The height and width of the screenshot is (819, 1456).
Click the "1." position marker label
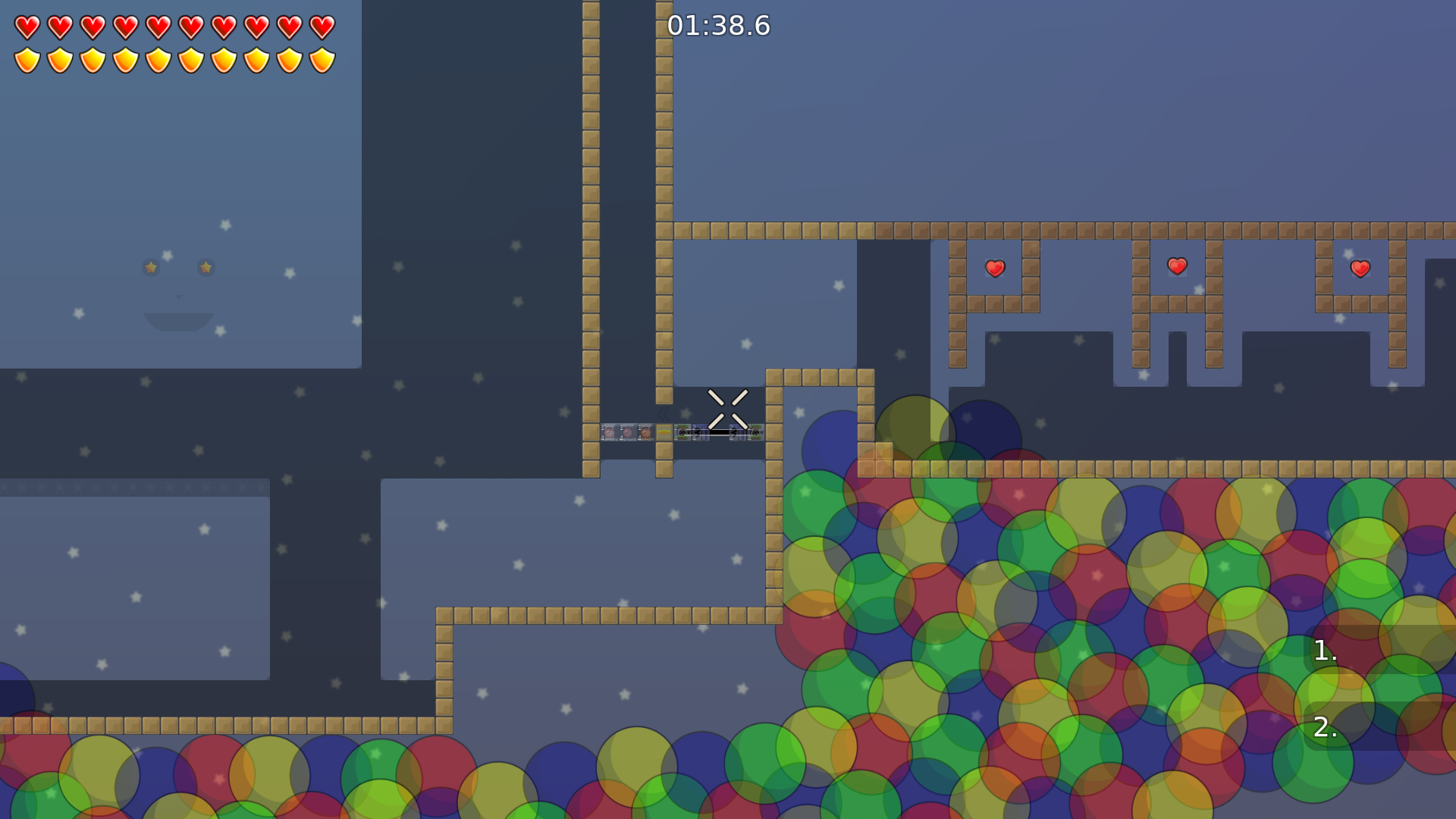click(1325, 651)
